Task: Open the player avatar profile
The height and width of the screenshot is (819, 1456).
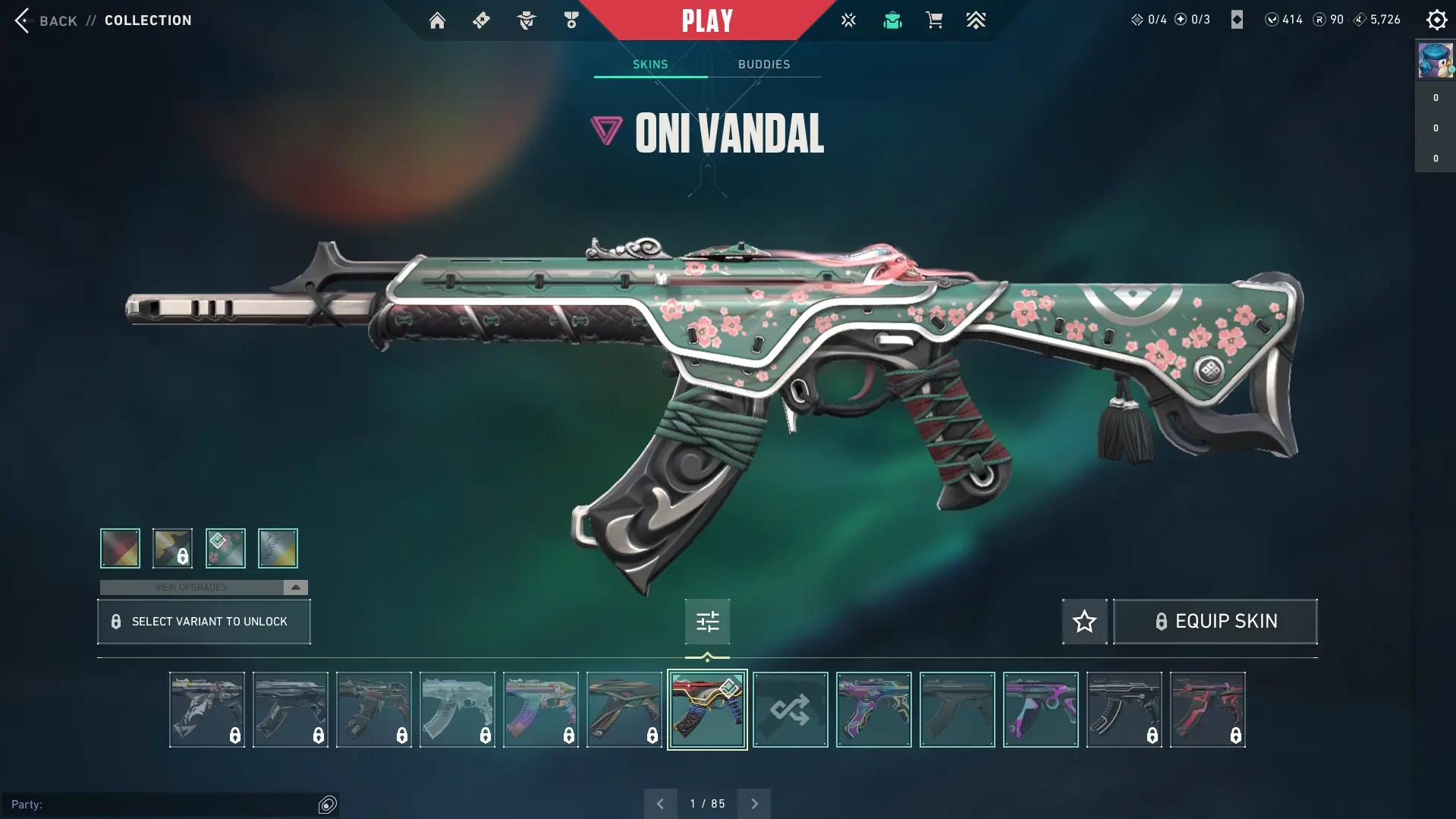Action: 1435,61
